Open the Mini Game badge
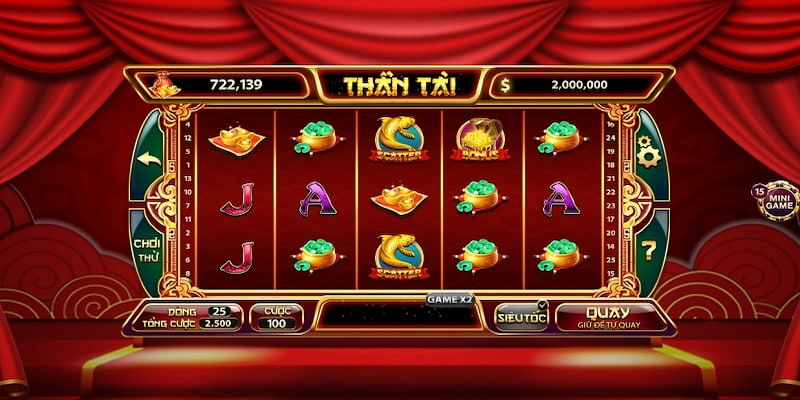 coord(777,200)
